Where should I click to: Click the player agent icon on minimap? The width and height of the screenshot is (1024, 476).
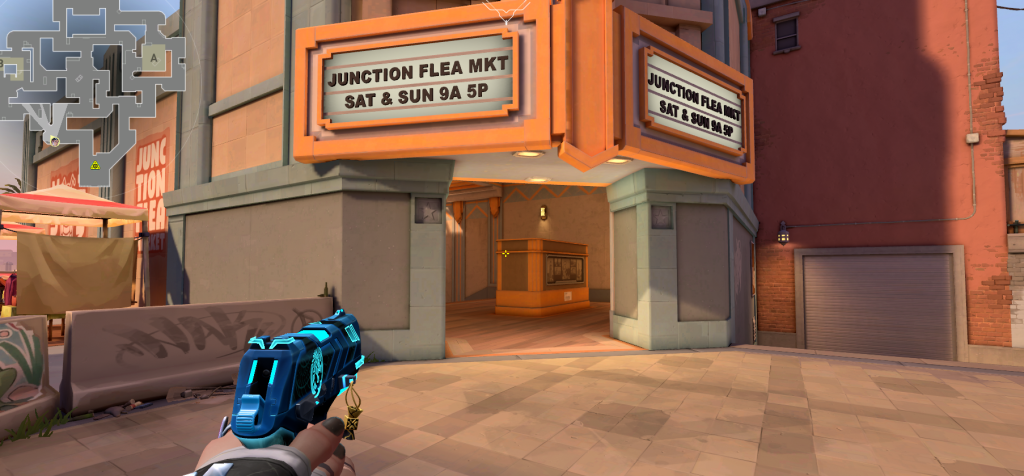click(x=53, y=140)
